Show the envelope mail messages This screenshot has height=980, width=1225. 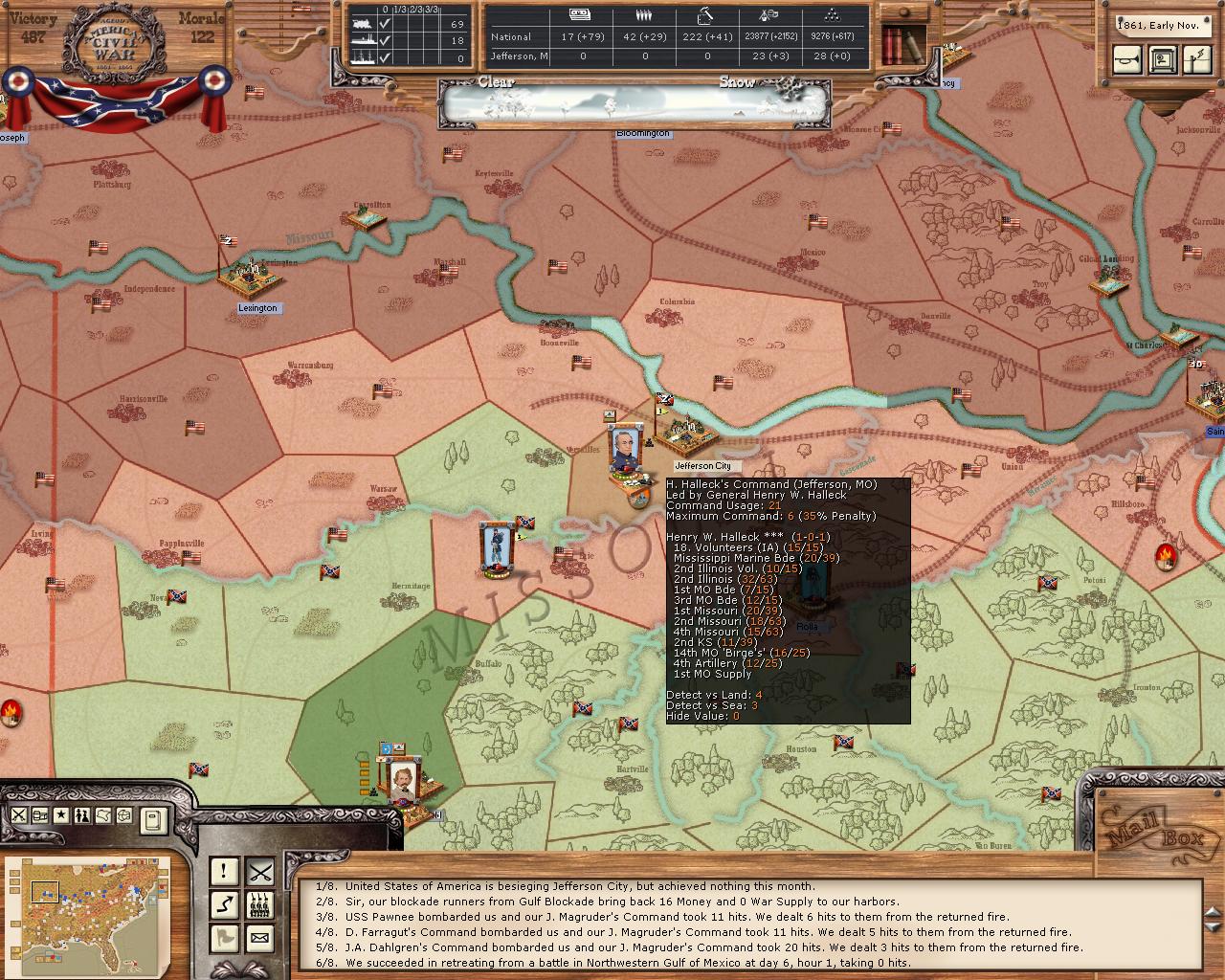pyautogui.click(x=259, y=937)
